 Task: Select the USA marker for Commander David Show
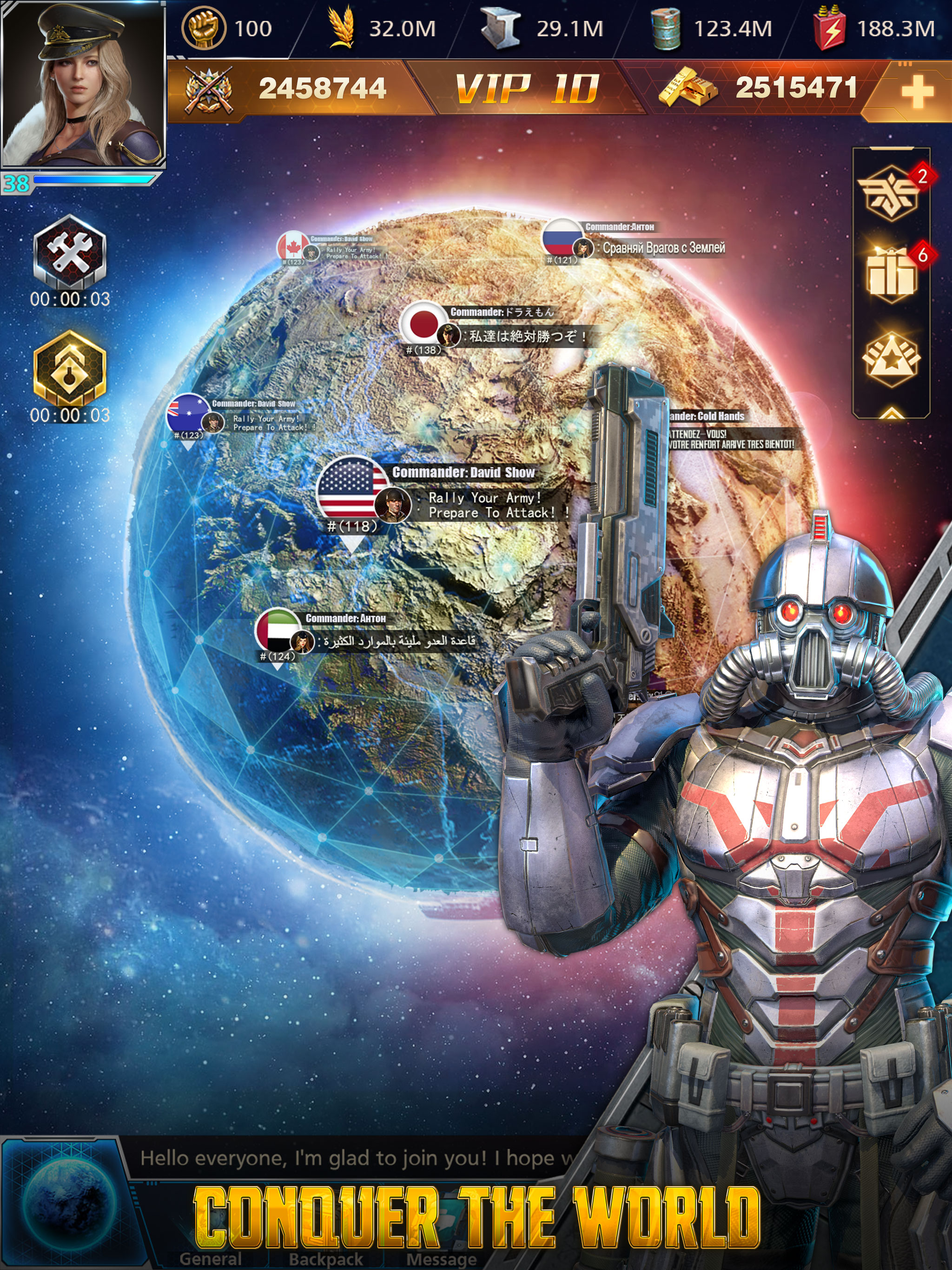click(352, 488)
